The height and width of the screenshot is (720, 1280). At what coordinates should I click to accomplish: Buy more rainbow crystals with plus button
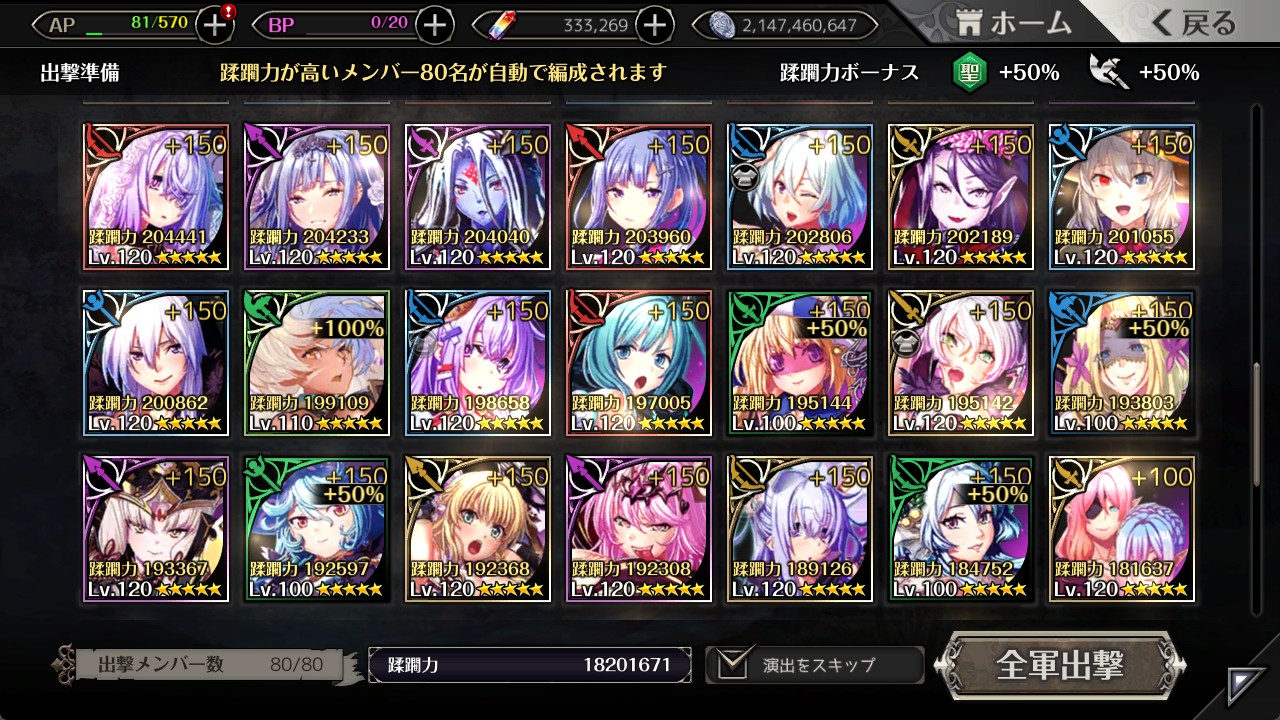pos(655,25)
